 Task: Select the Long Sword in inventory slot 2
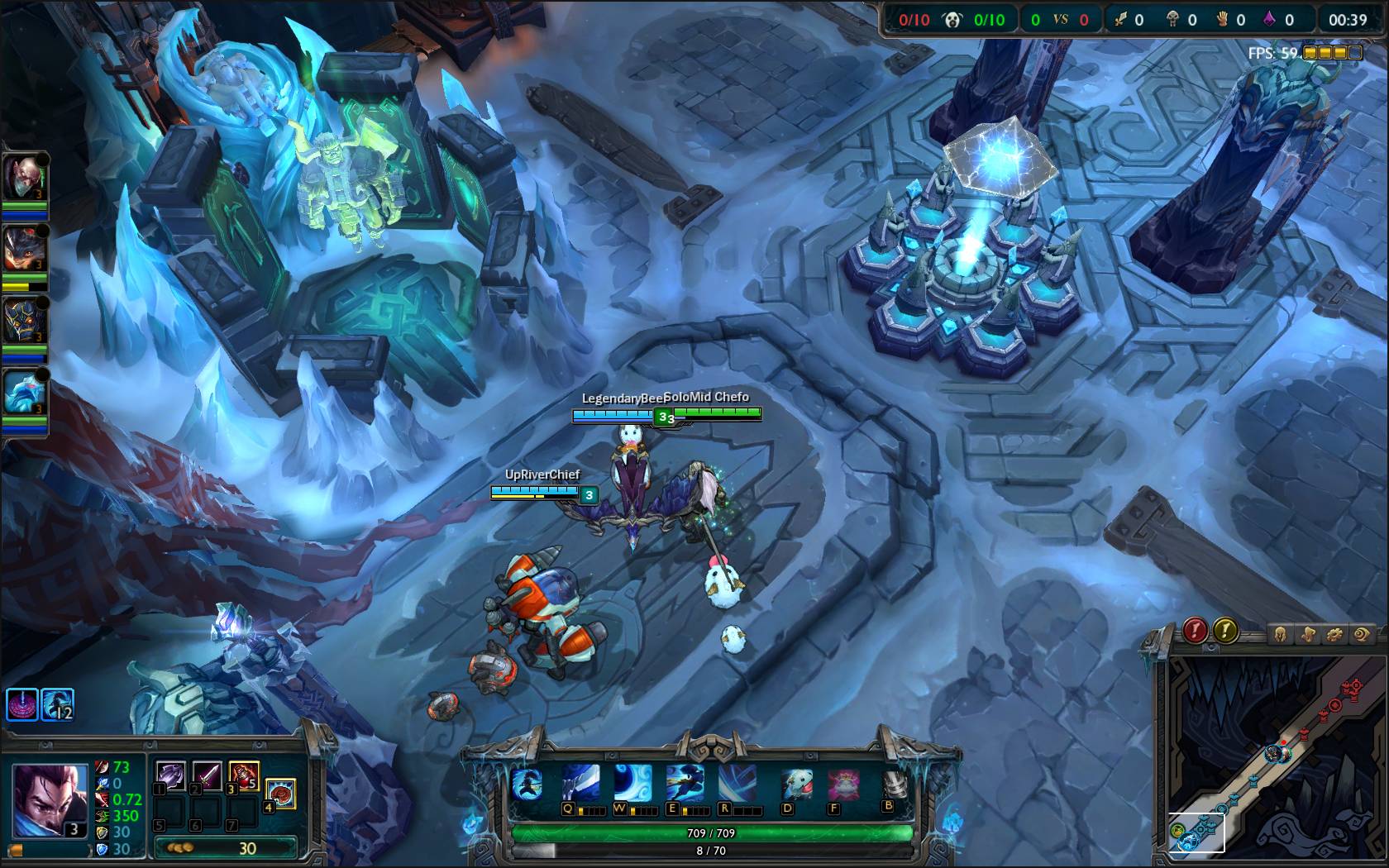coord(208,777)
